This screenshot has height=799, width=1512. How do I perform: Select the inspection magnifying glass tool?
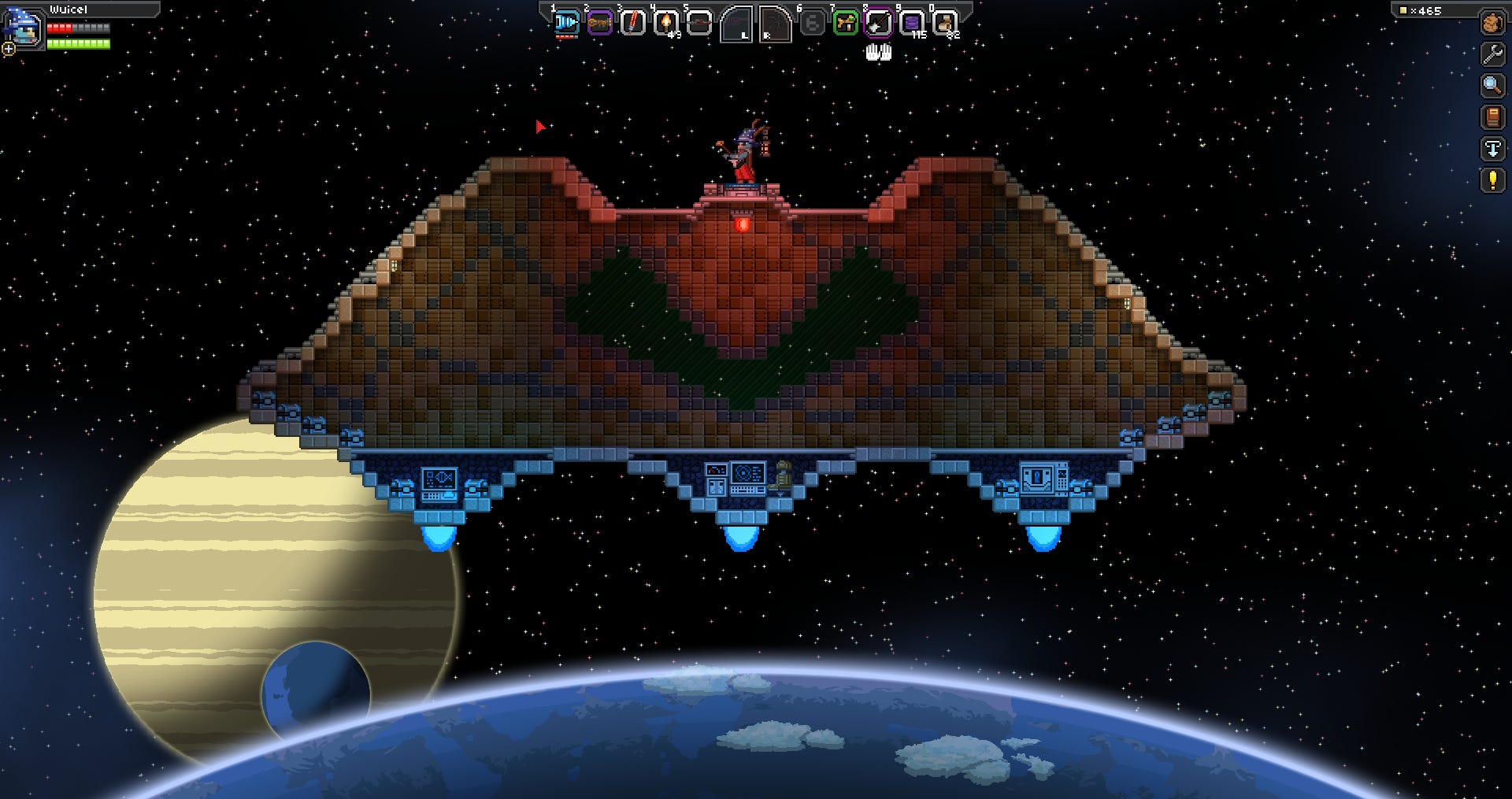[x=1492, y=85]
